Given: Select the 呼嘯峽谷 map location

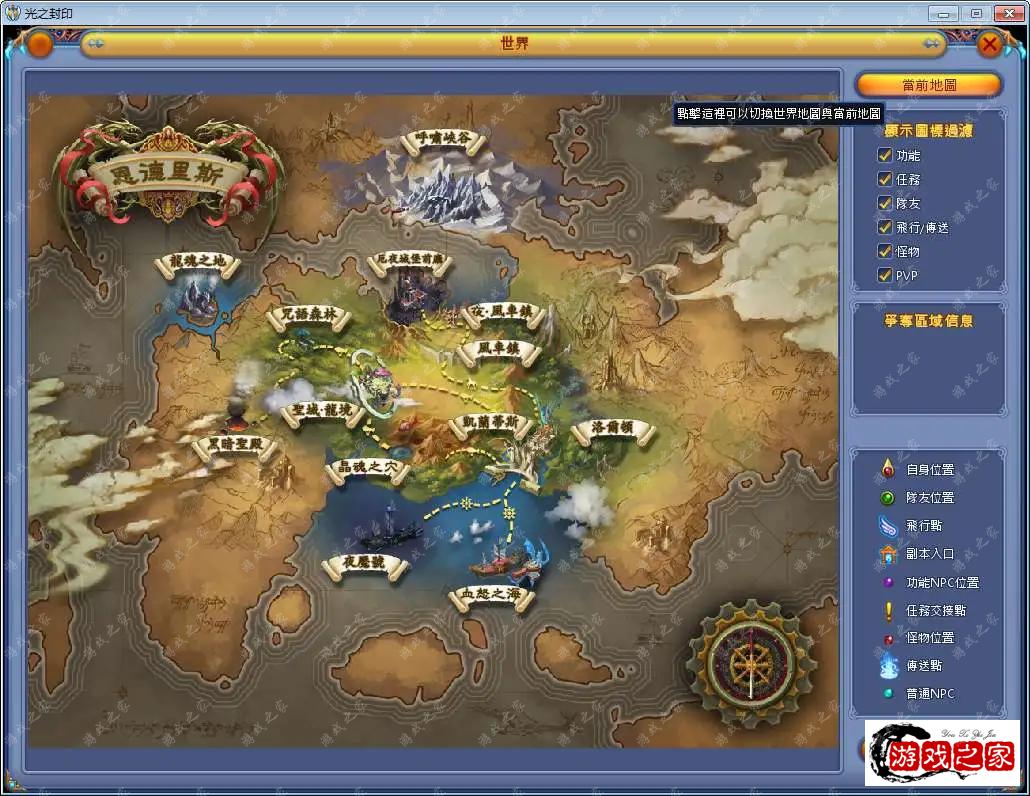Looking at the screenshot, I should pyautogui.click(x=442, y=142).
